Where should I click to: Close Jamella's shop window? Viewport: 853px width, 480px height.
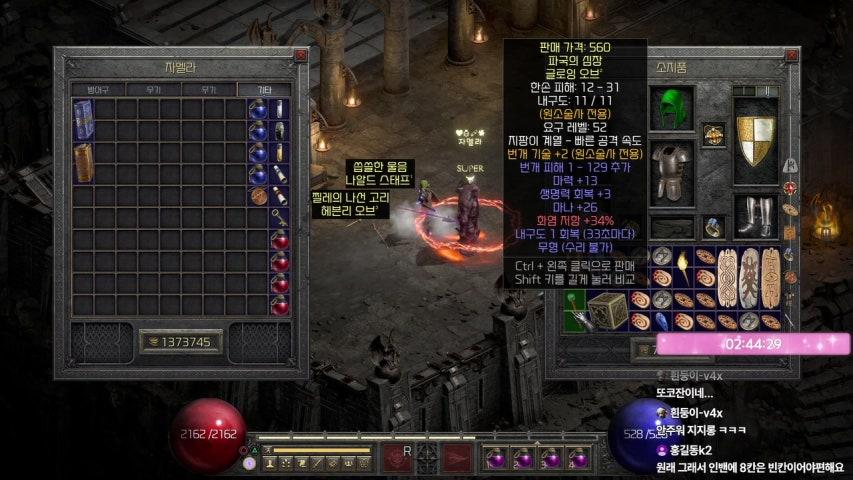coord(300,56)
